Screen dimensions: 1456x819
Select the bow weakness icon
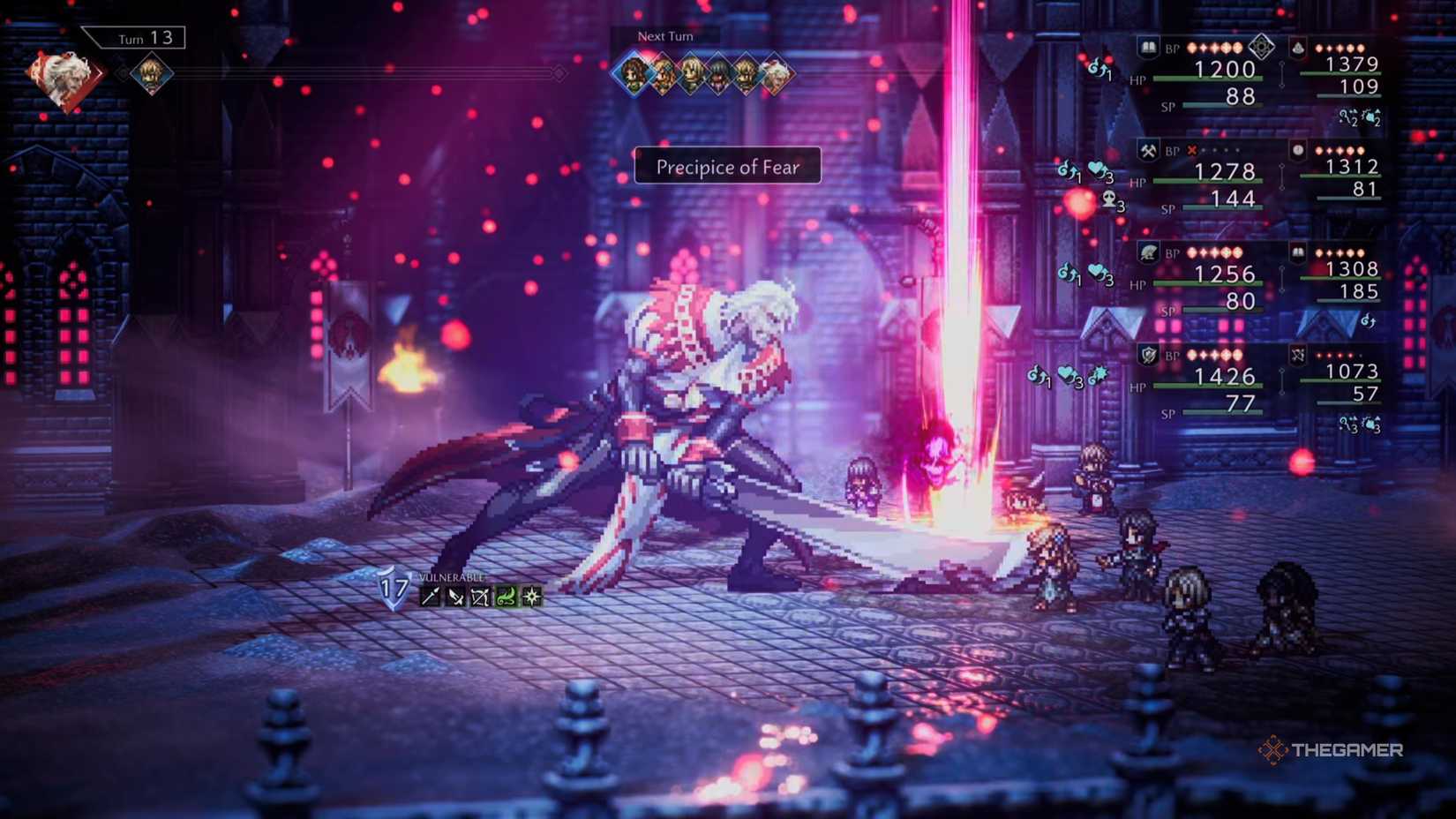481,597
